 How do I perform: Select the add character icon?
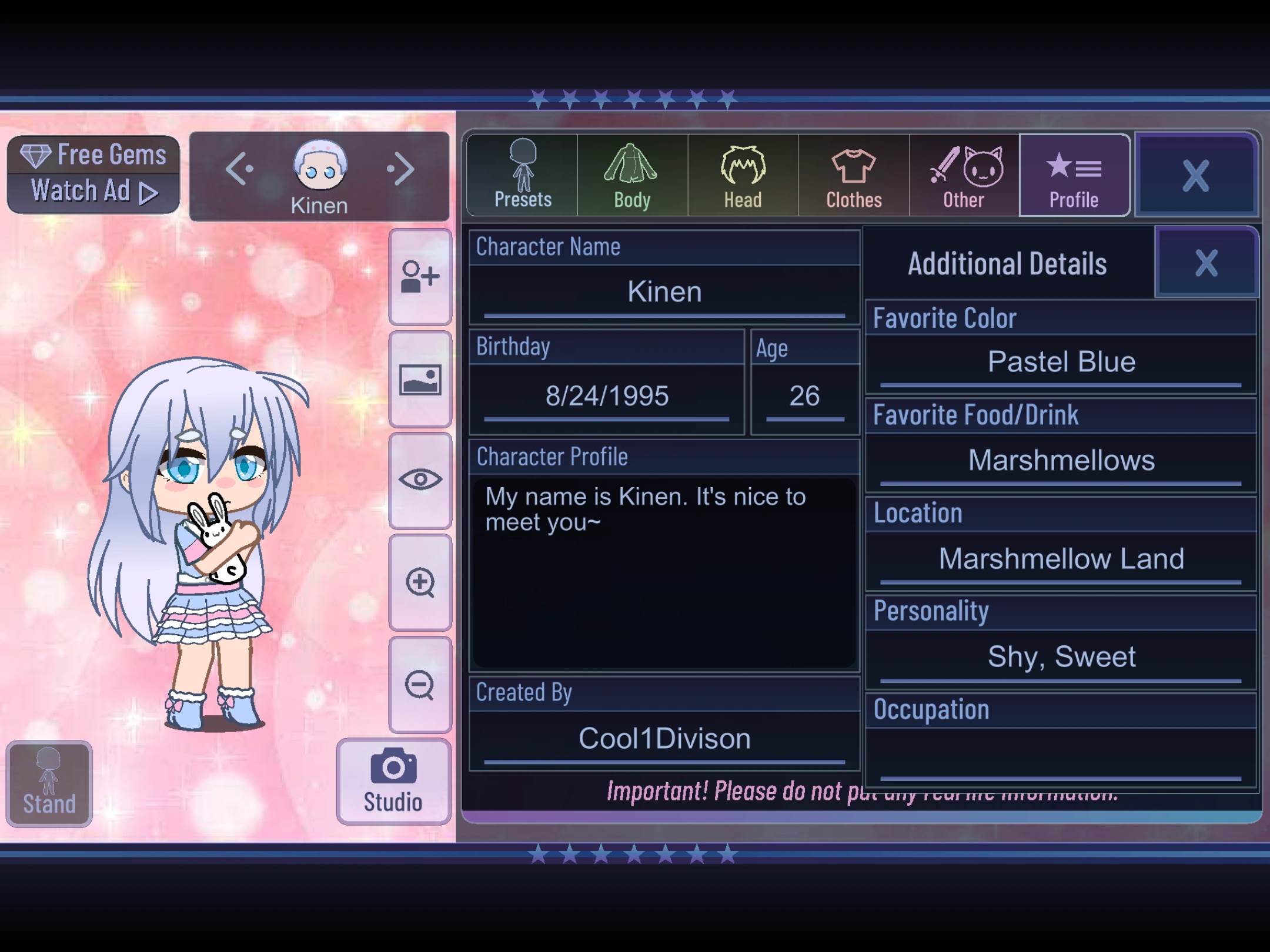(x=420, y=276)
